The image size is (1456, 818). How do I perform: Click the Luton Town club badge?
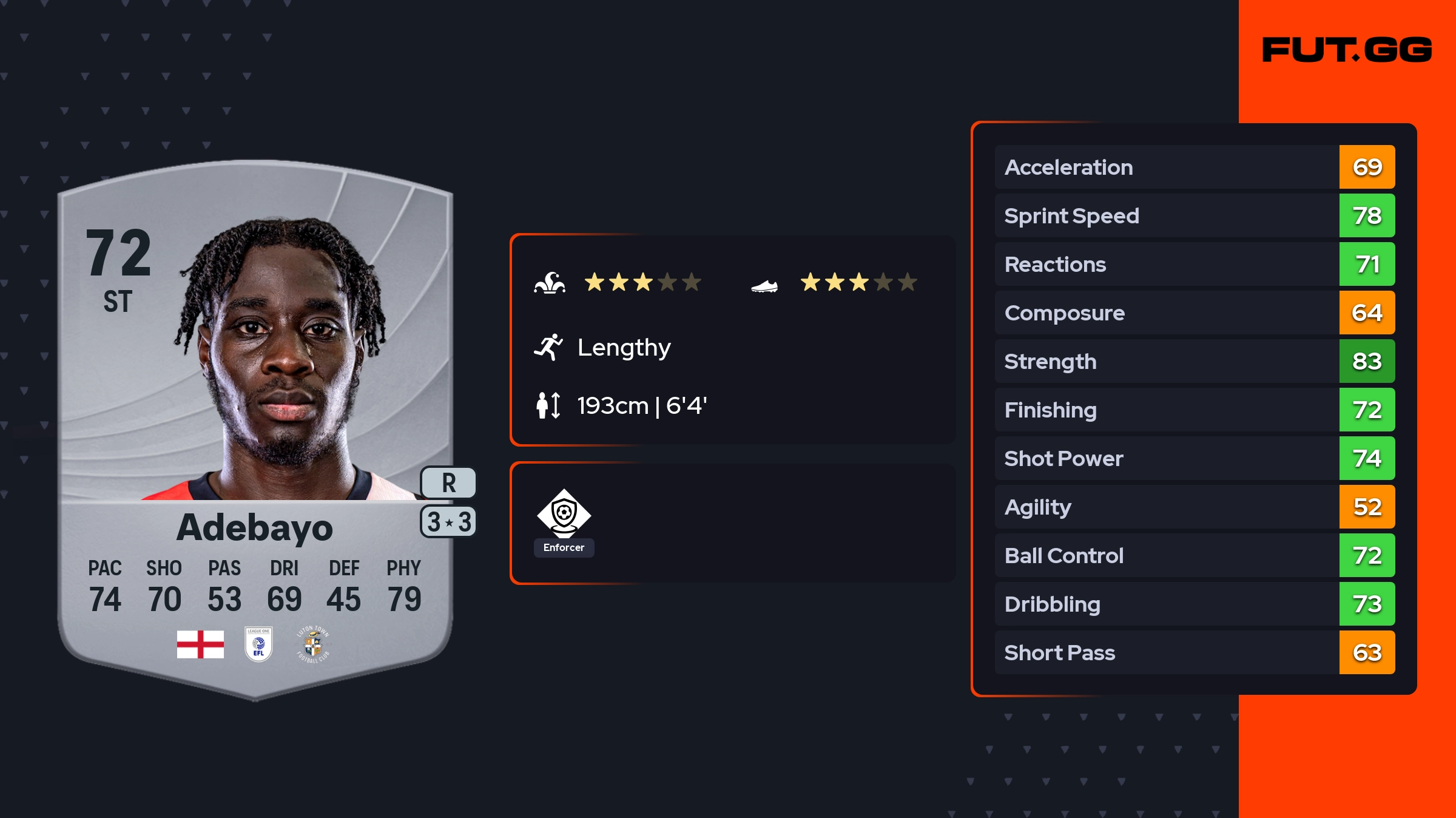click(x=312, y=644)
